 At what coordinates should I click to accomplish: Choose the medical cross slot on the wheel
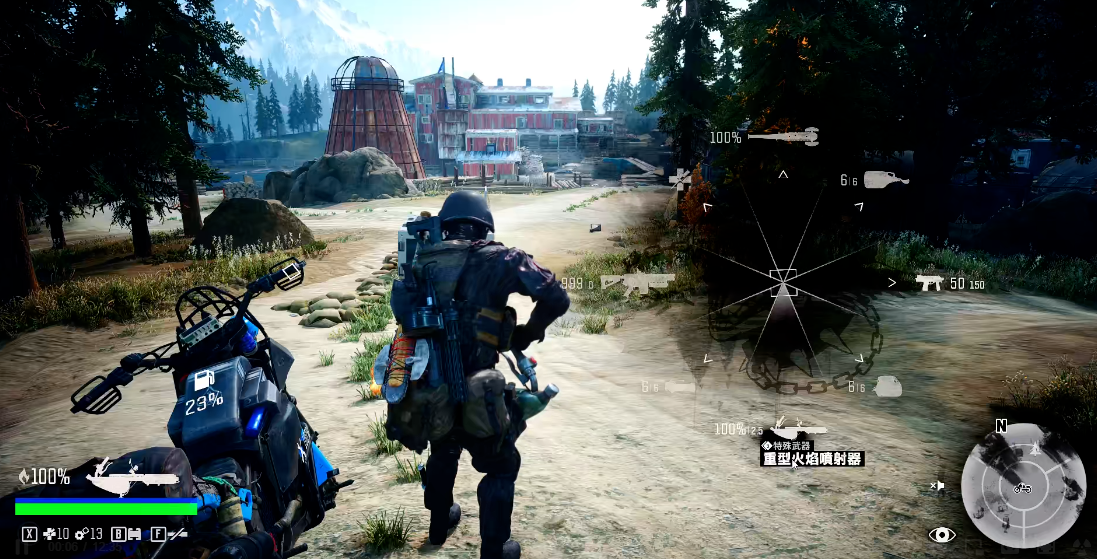[x=681, y=179]
